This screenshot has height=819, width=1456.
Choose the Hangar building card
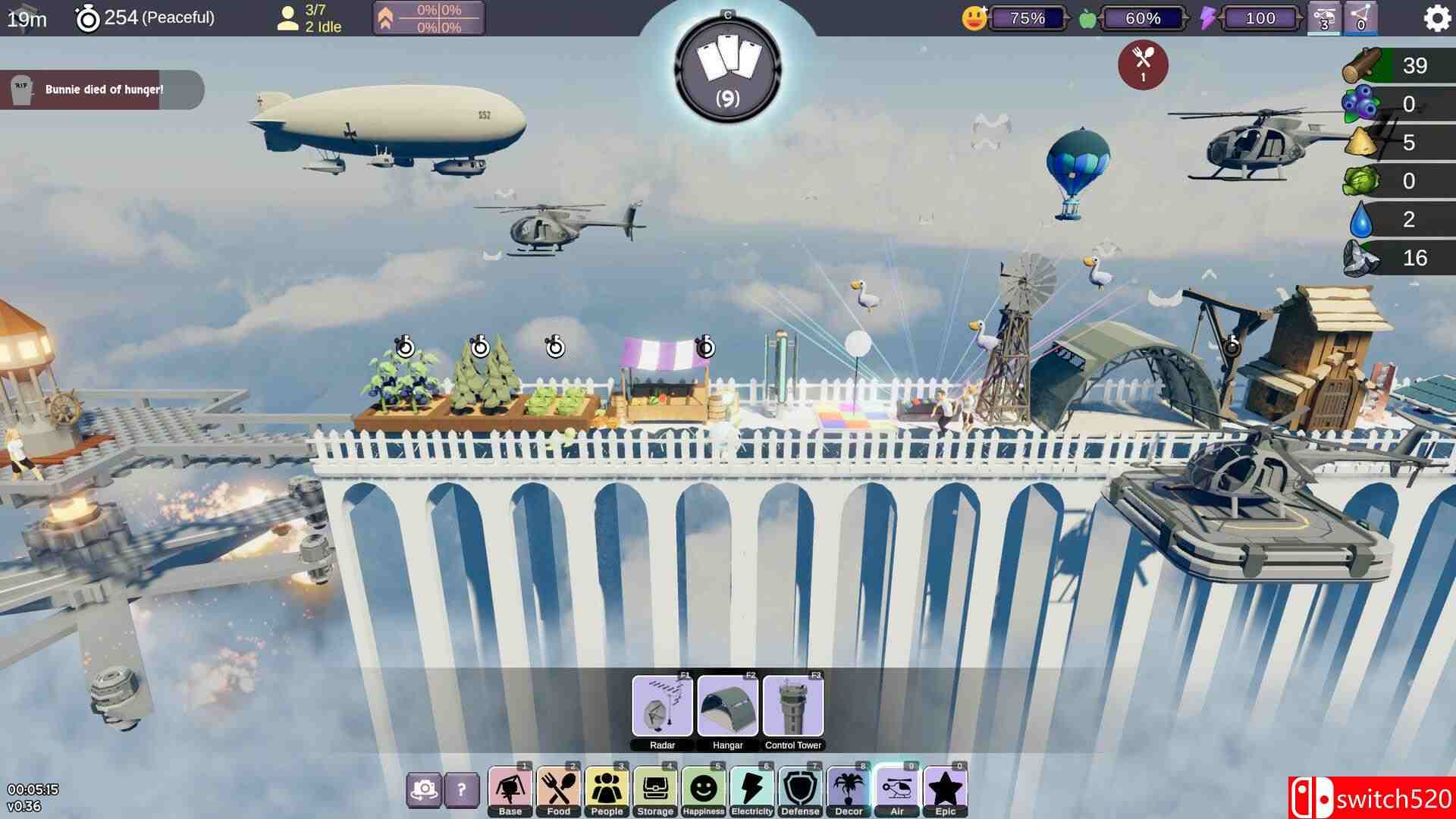point(727,707)
